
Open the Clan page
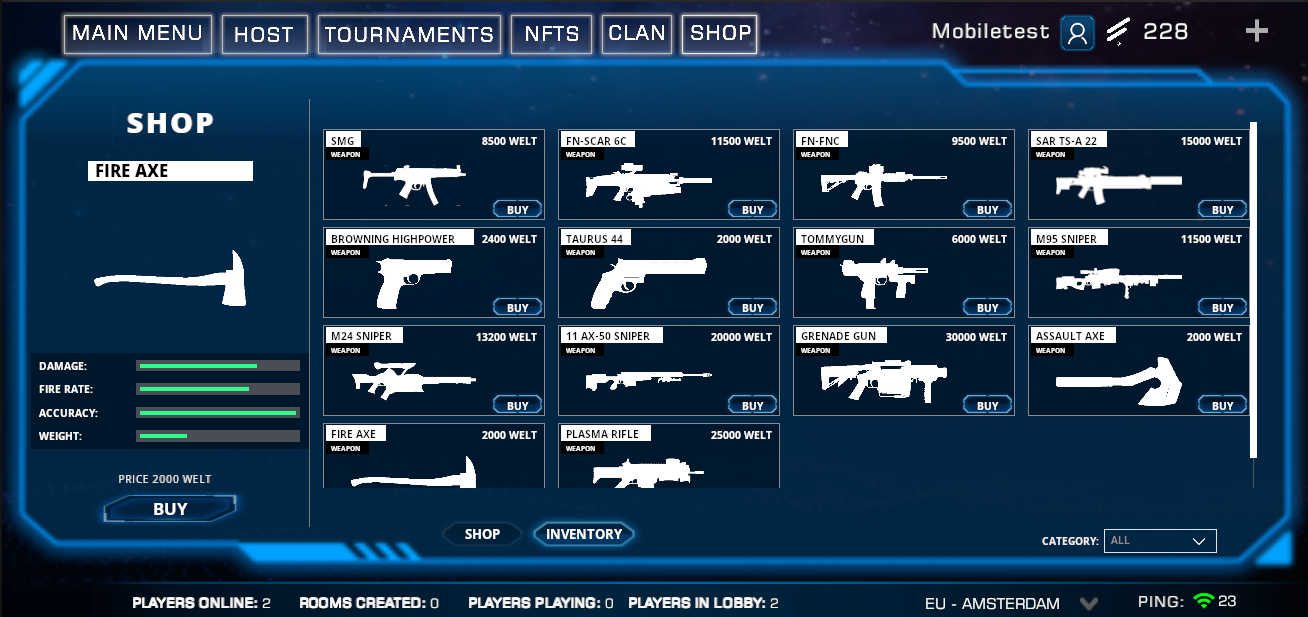click(x=637, y=34)
